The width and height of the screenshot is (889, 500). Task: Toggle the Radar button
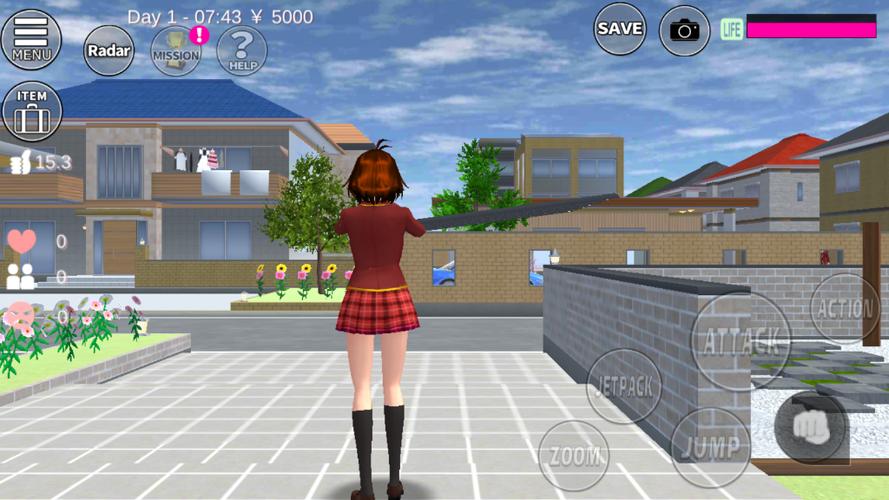pyautogui.click(x=108, y=50)
